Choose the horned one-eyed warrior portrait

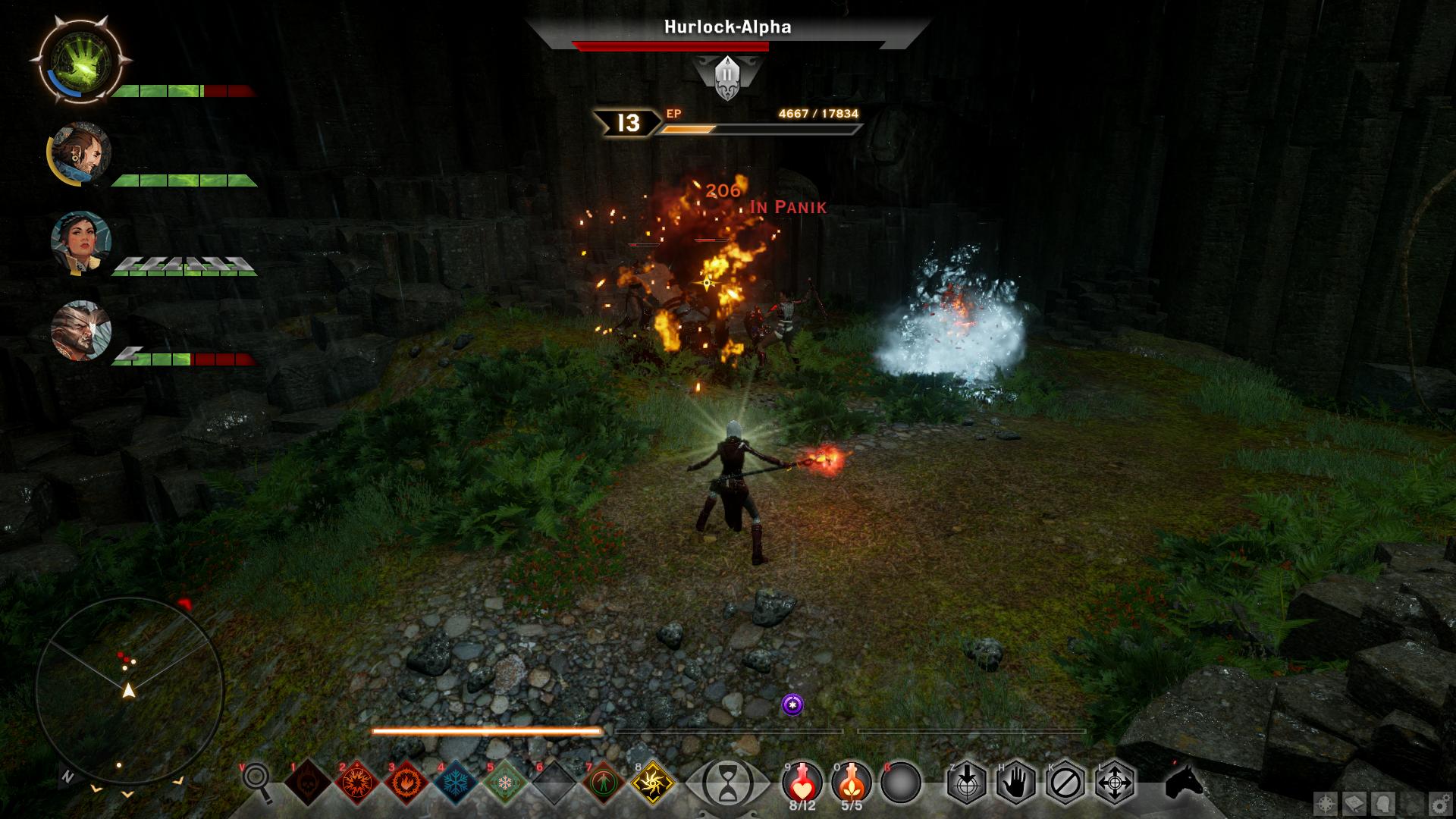pos(81,331)
